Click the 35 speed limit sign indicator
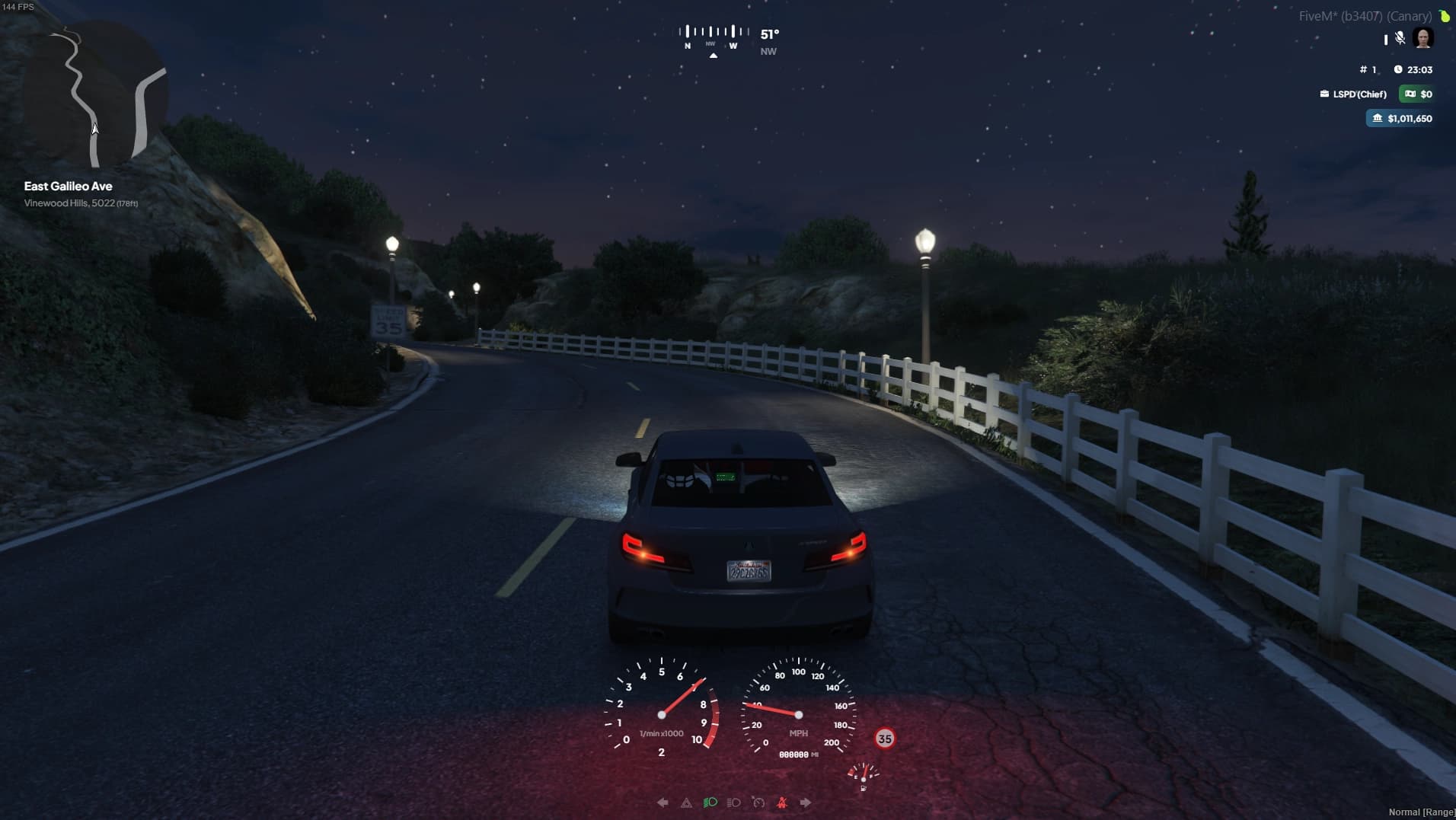1456x820 pixels. click(884, 738)
